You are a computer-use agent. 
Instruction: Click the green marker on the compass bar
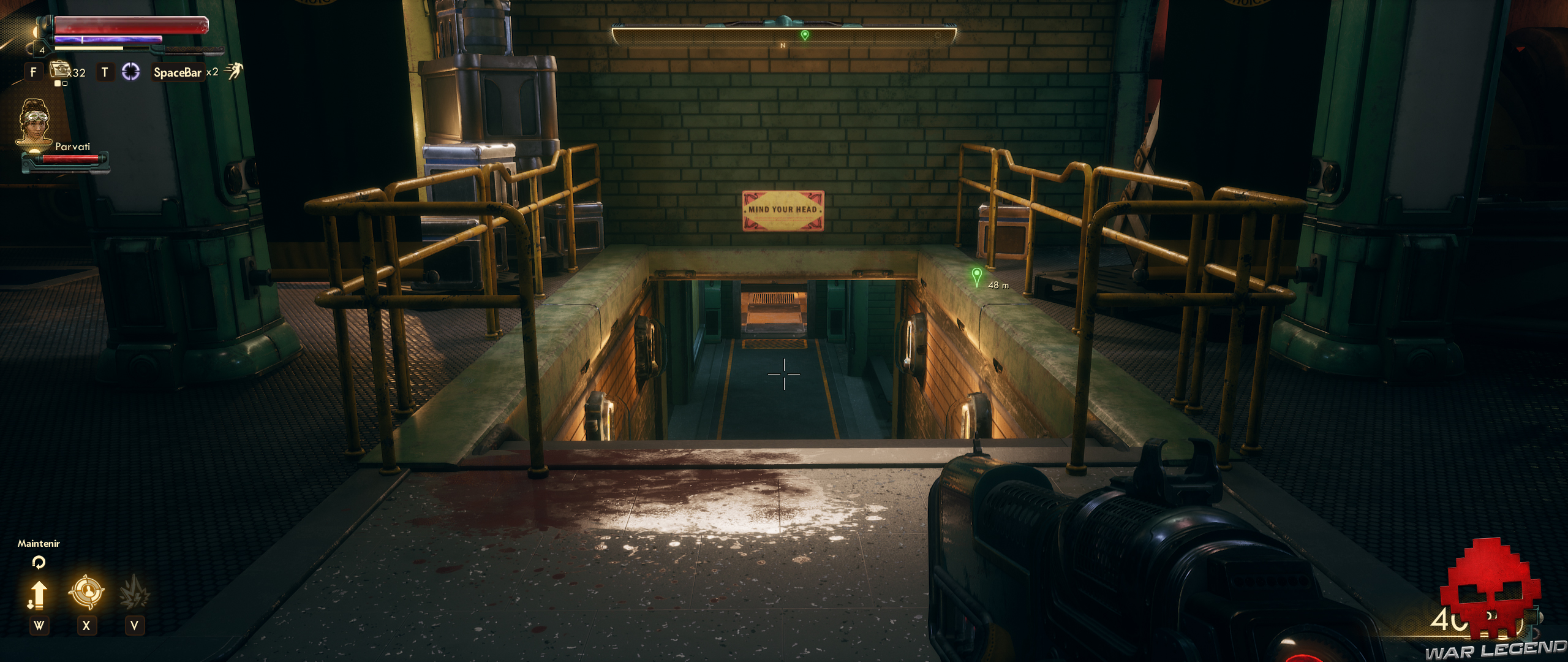click(805, 35)
